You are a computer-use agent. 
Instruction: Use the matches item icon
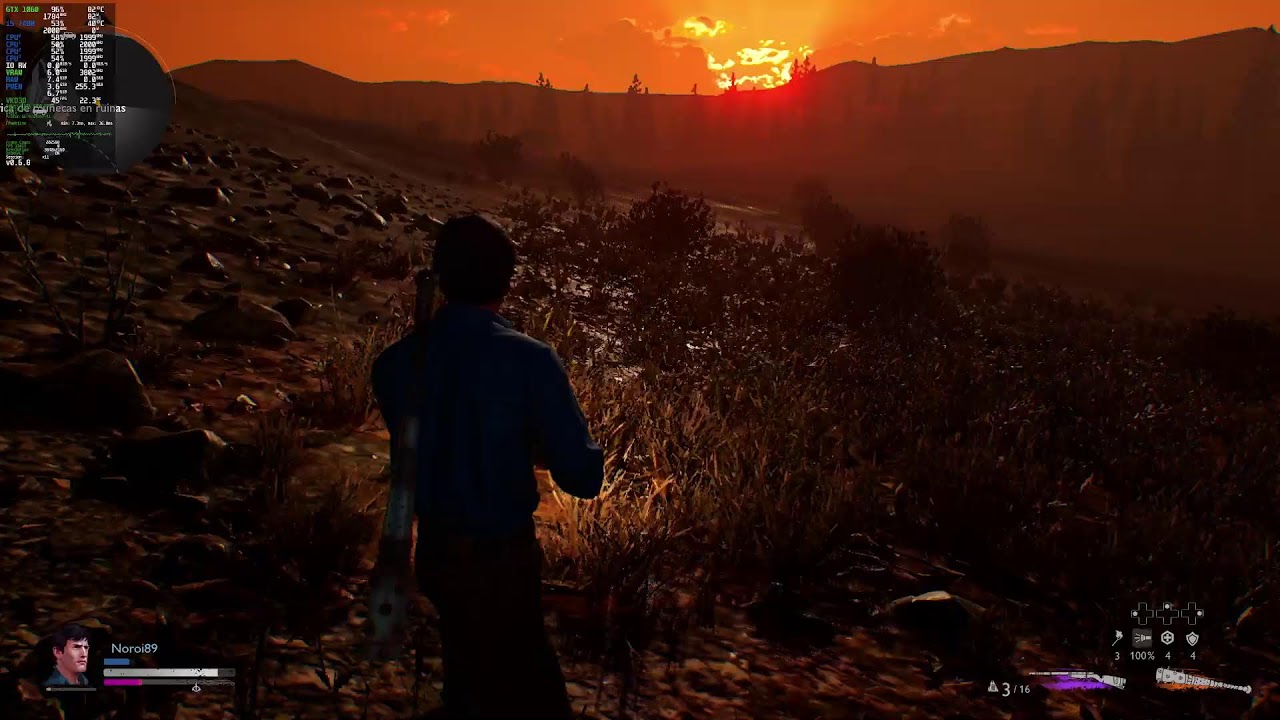click(x=1118, y=638)
